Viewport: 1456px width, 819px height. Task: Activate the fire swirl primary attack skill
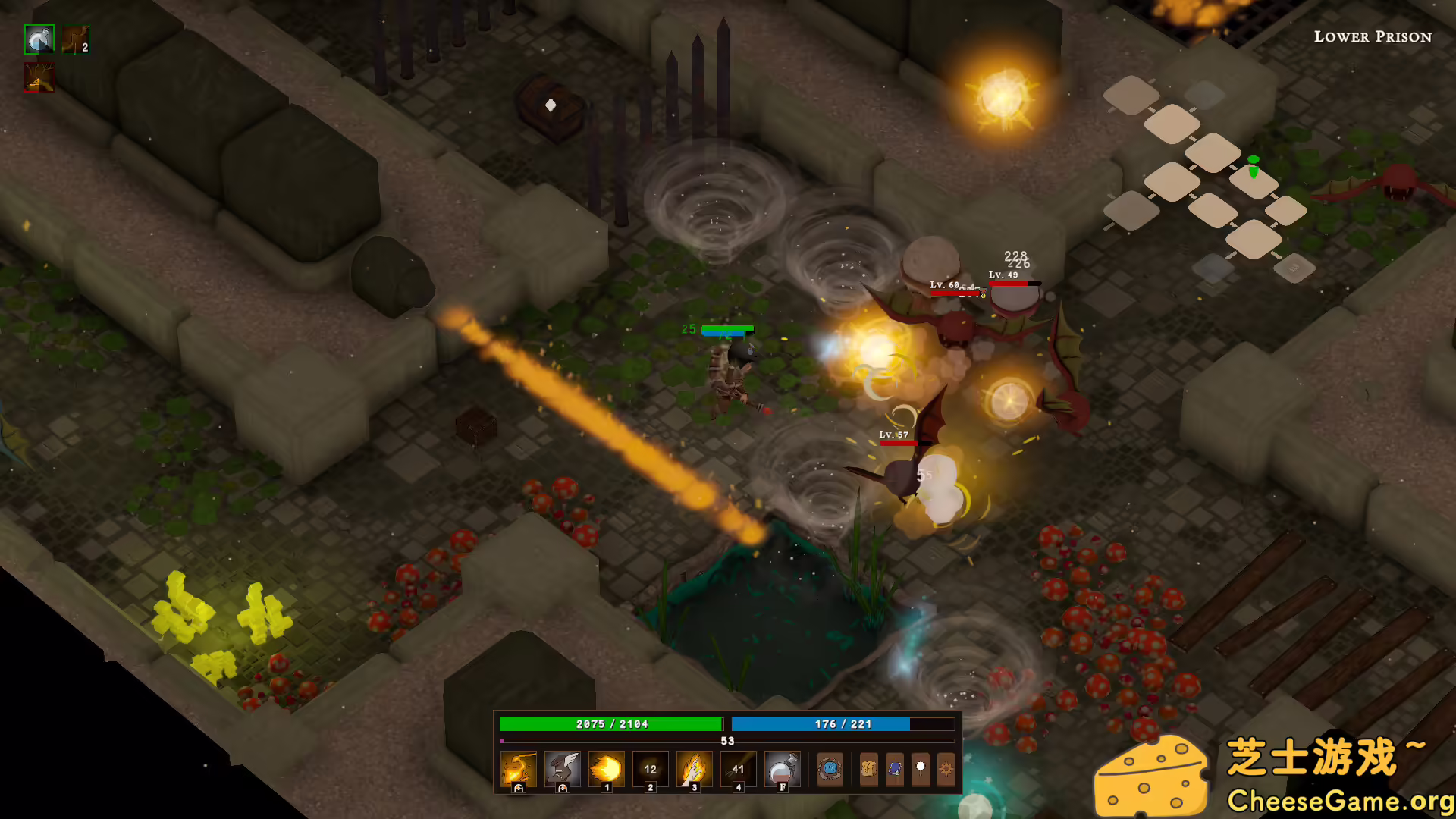(519, 769)
